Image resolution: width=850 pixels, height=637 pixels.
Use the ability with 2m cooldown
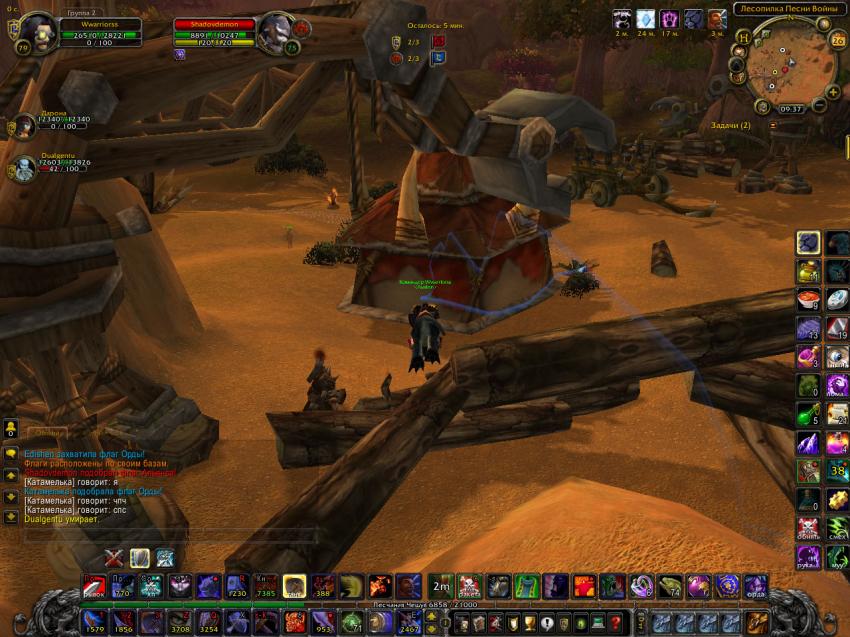(441, 586)
